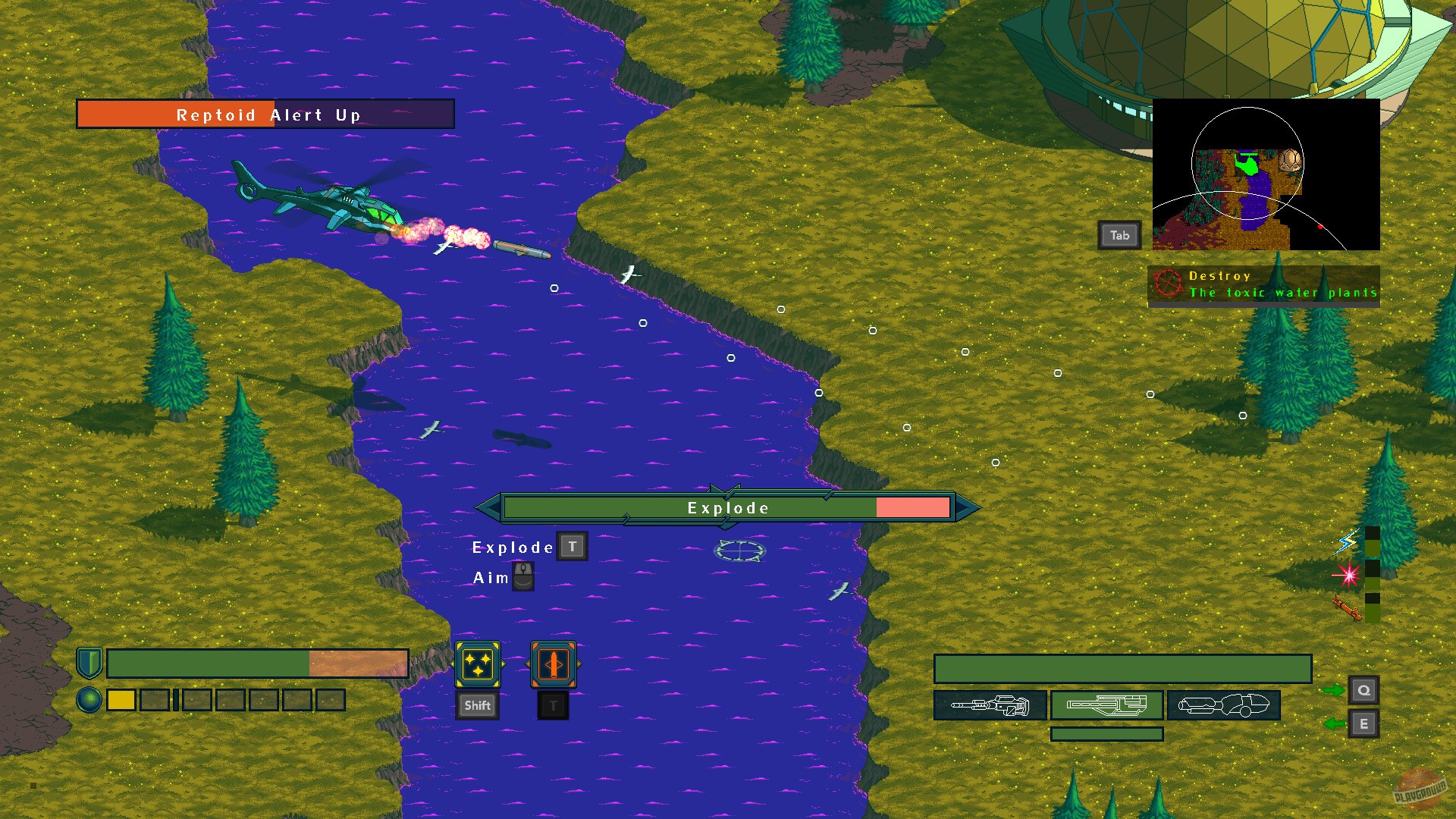Select the Reptoid Alert Up banner
The image size is (1456, 819).
267,114
